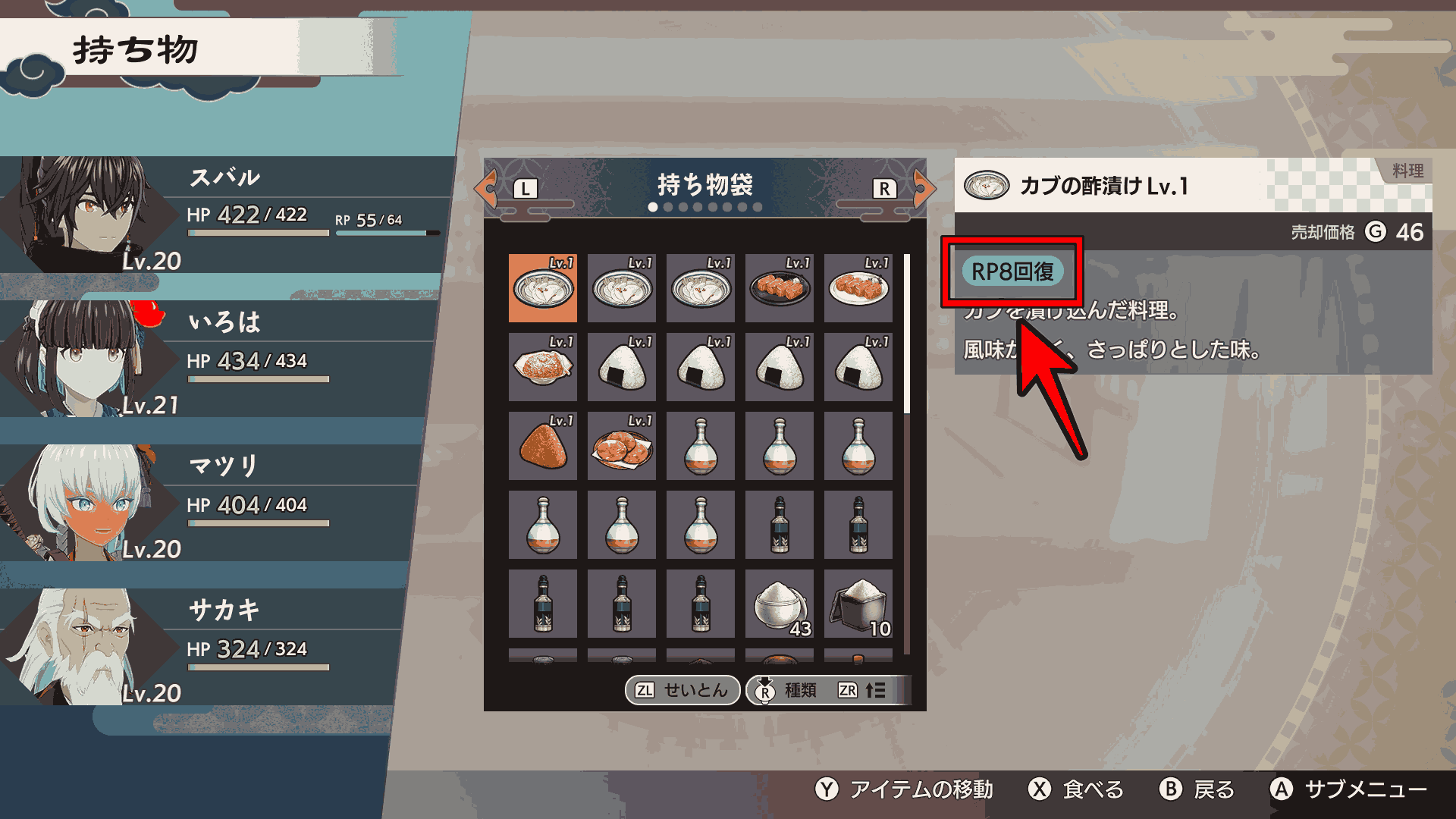Open the second page dot indicator
Screen dimensions: 1456x819
tap(669, 206)
